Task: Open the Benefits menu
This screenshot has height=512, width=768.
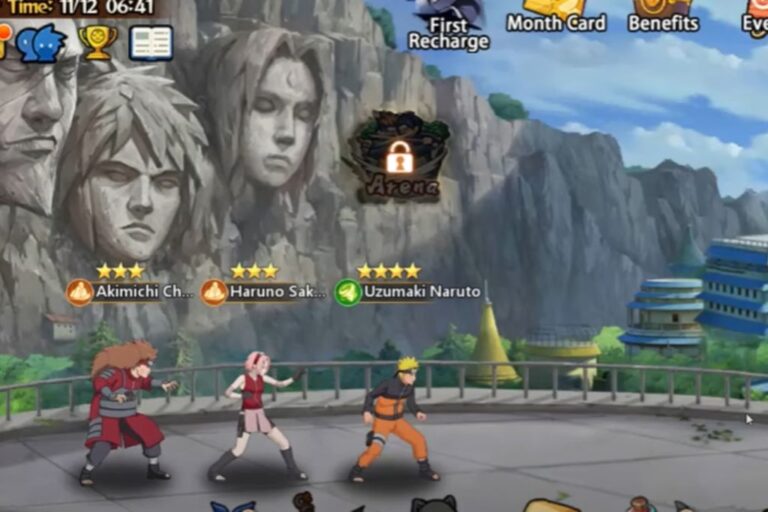Action: (663, 16)
